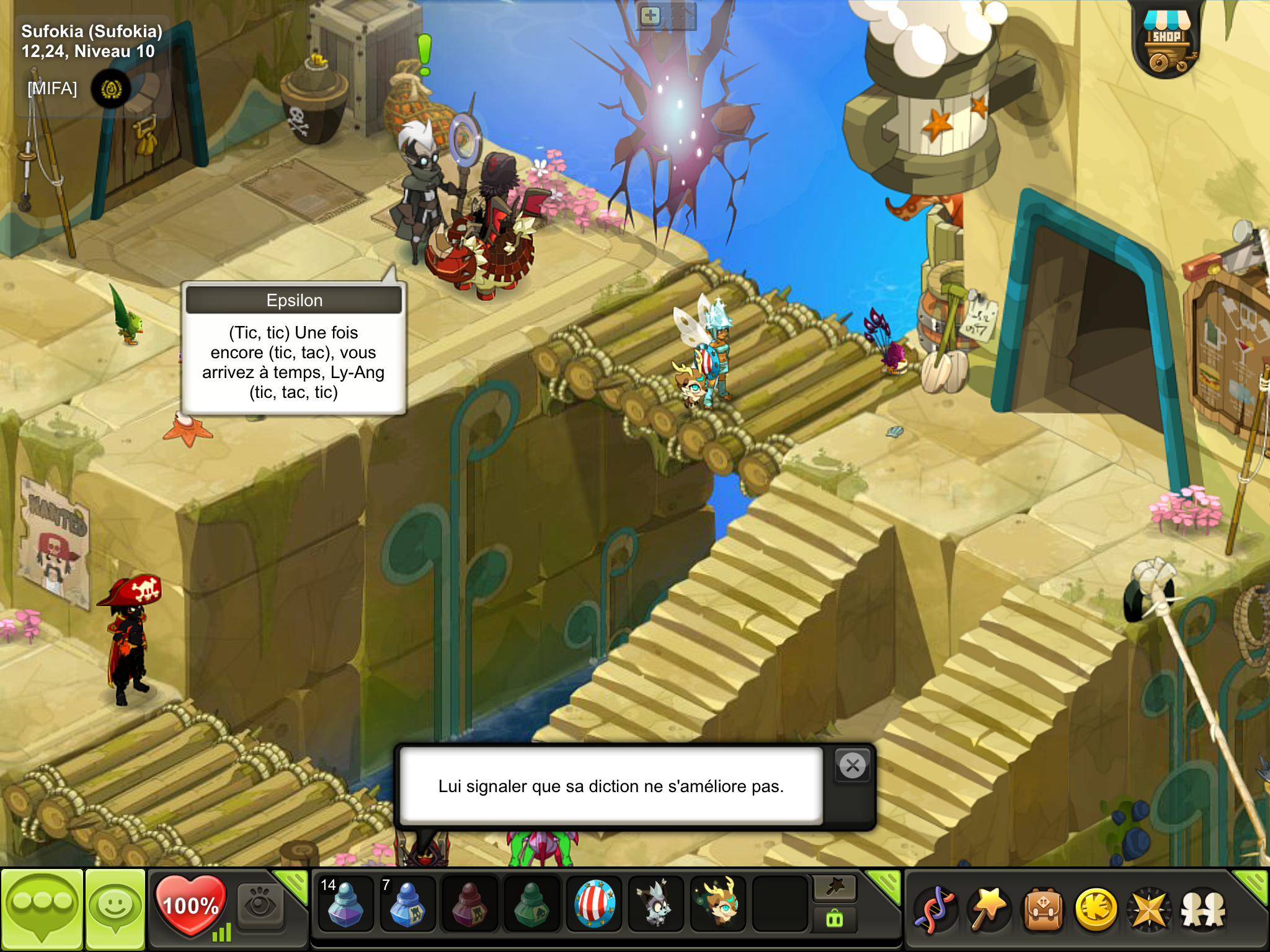The width and height of the screenshot is (1270, 952).
Task: Select the dark red potion slot
Action: point(469,904)
